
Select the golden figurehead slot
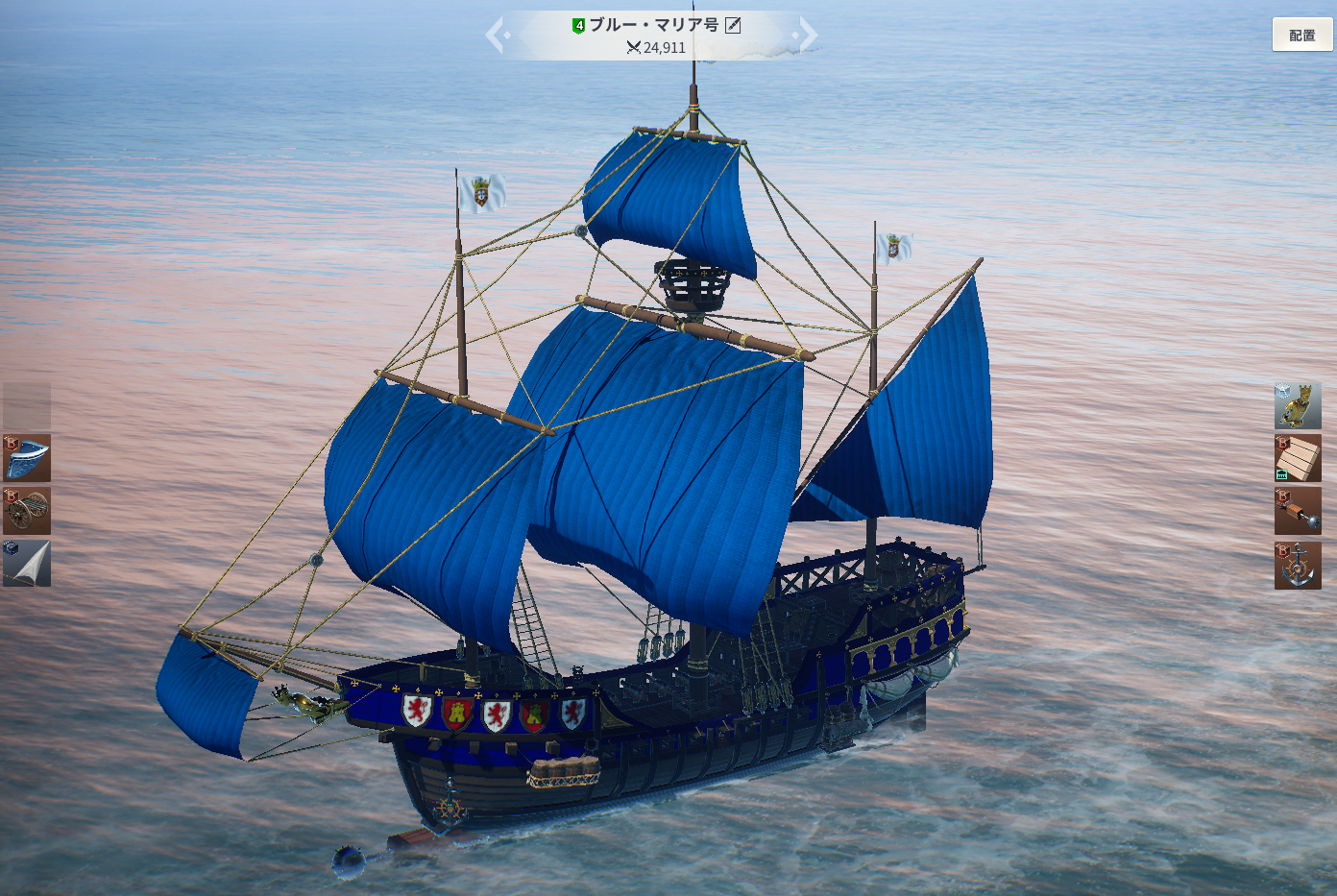coord(1298,405)
